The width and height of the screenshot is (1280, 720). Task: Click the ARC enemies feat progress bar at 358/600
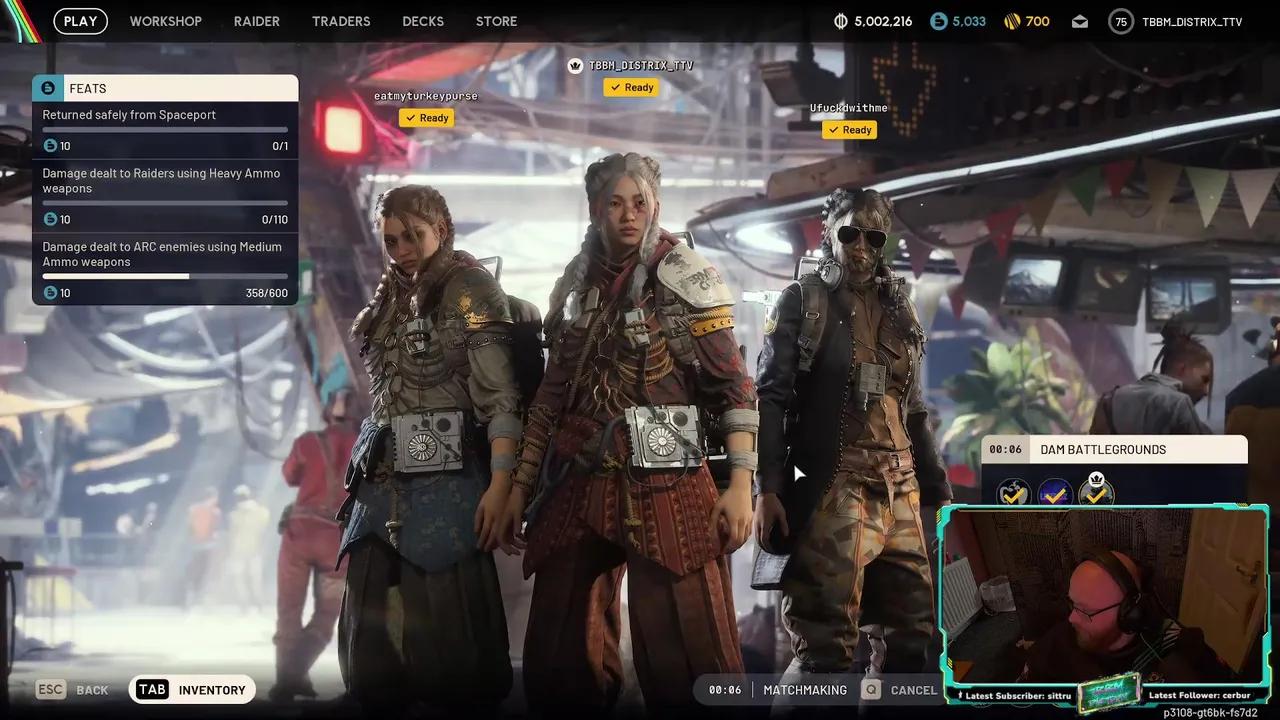[164, 276]
